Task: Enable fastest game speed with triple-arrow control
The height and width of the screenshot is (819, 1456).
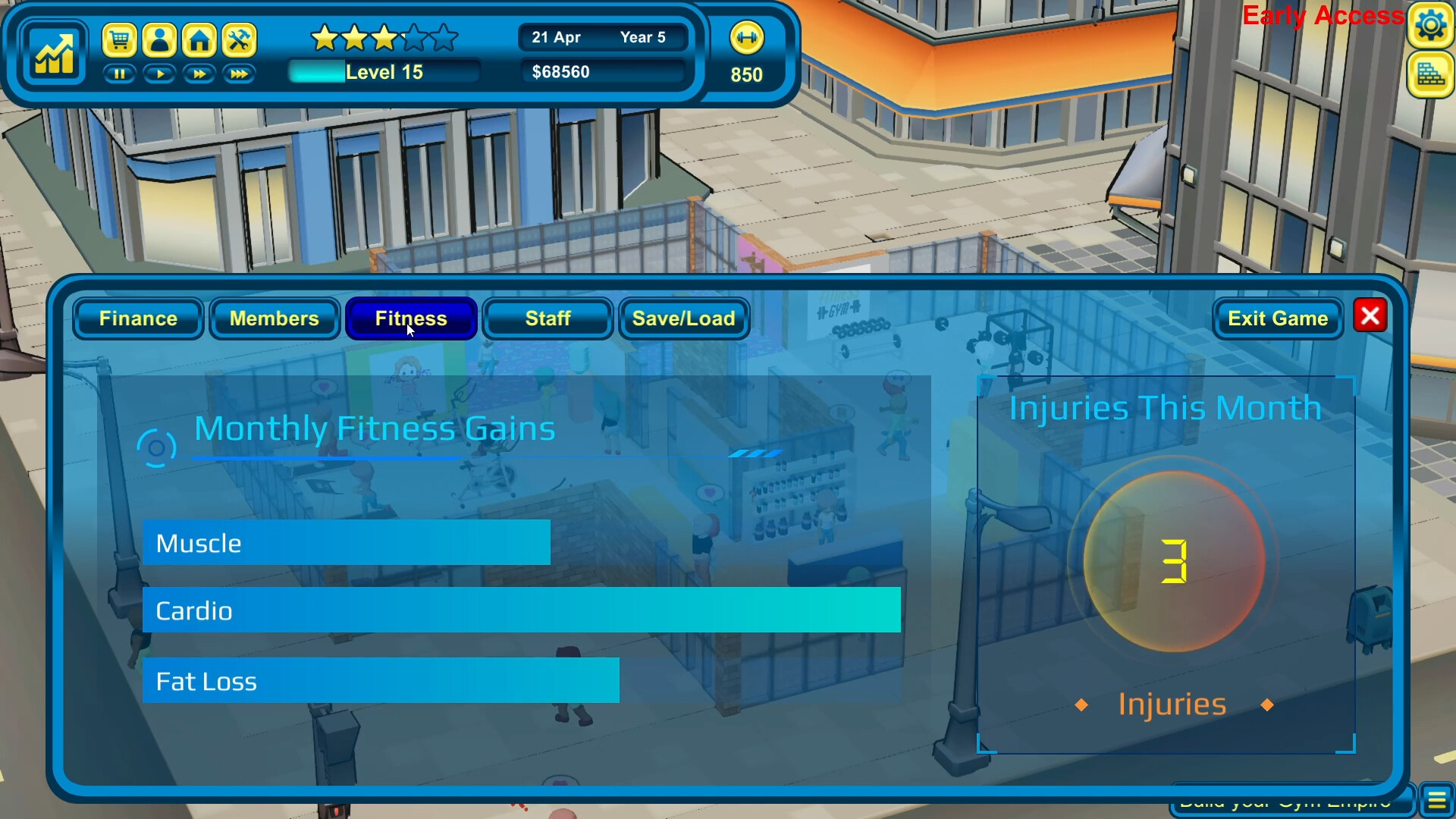Action: pos(239,74)
